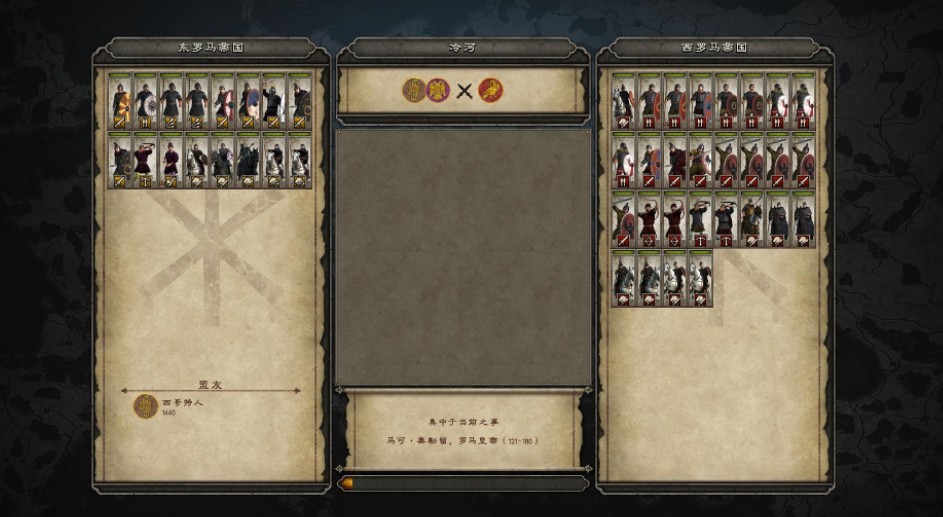Select the Eastern Roman blue-shield unit card

pyautogui.click(x=249, y=102)
